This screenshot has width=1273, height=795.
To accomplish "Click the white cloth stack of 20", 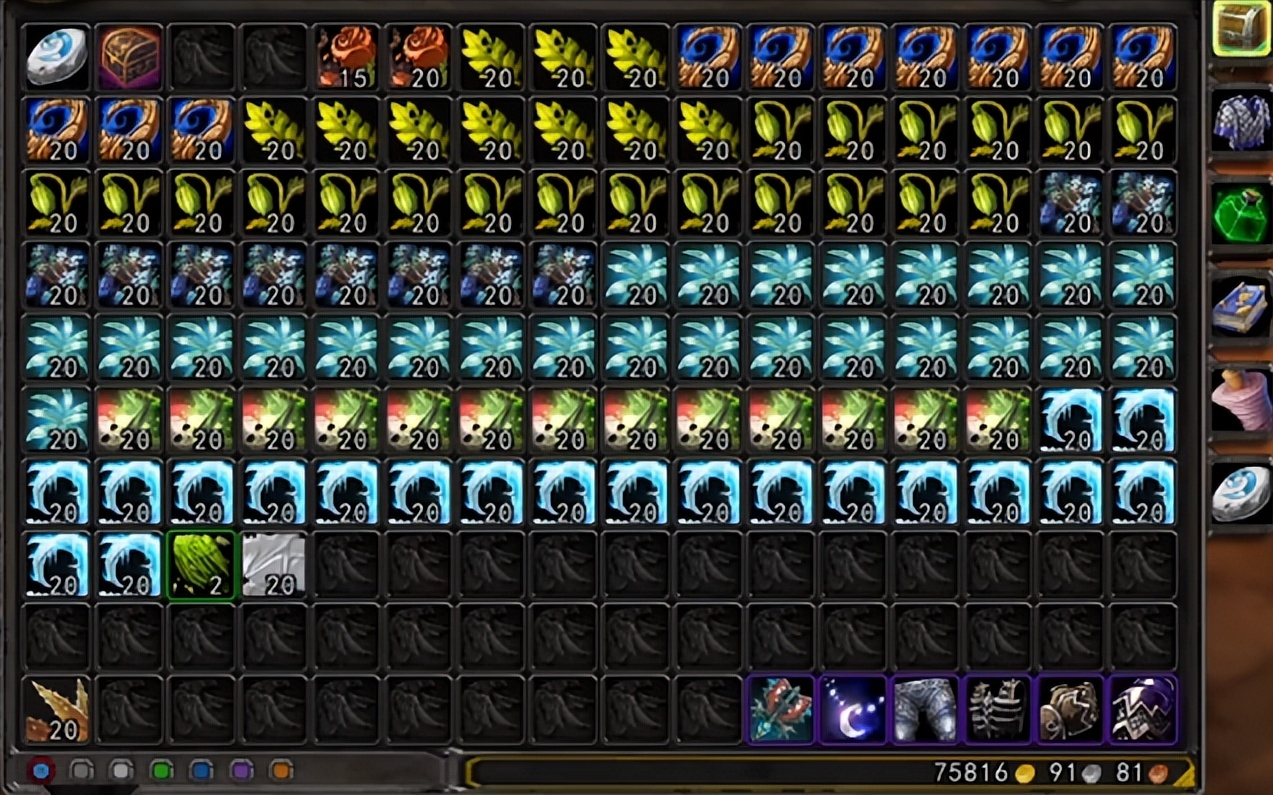I will click(273, 565).
